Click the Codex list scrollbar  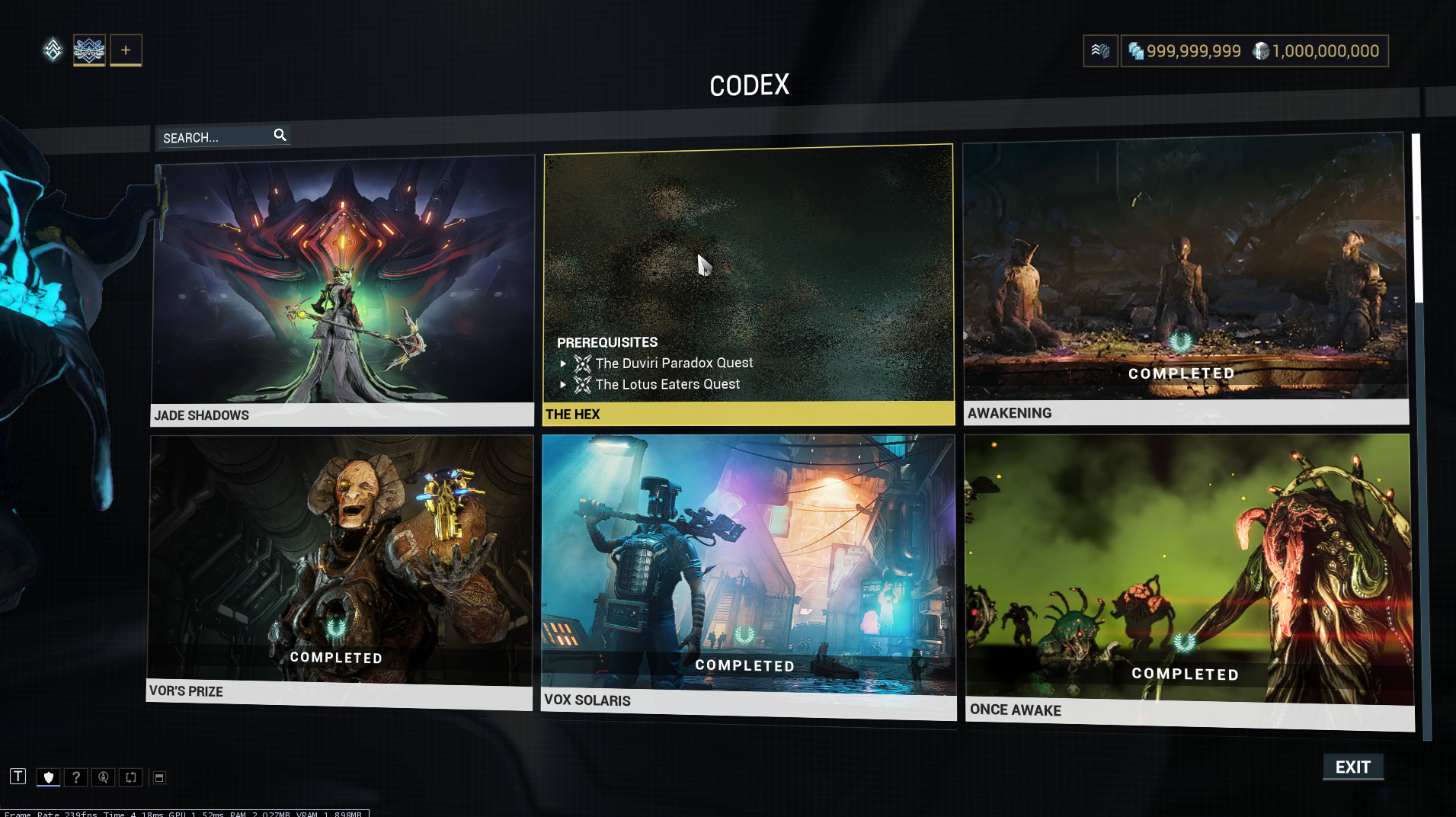pyautogui.click(x=1416, y=221)
